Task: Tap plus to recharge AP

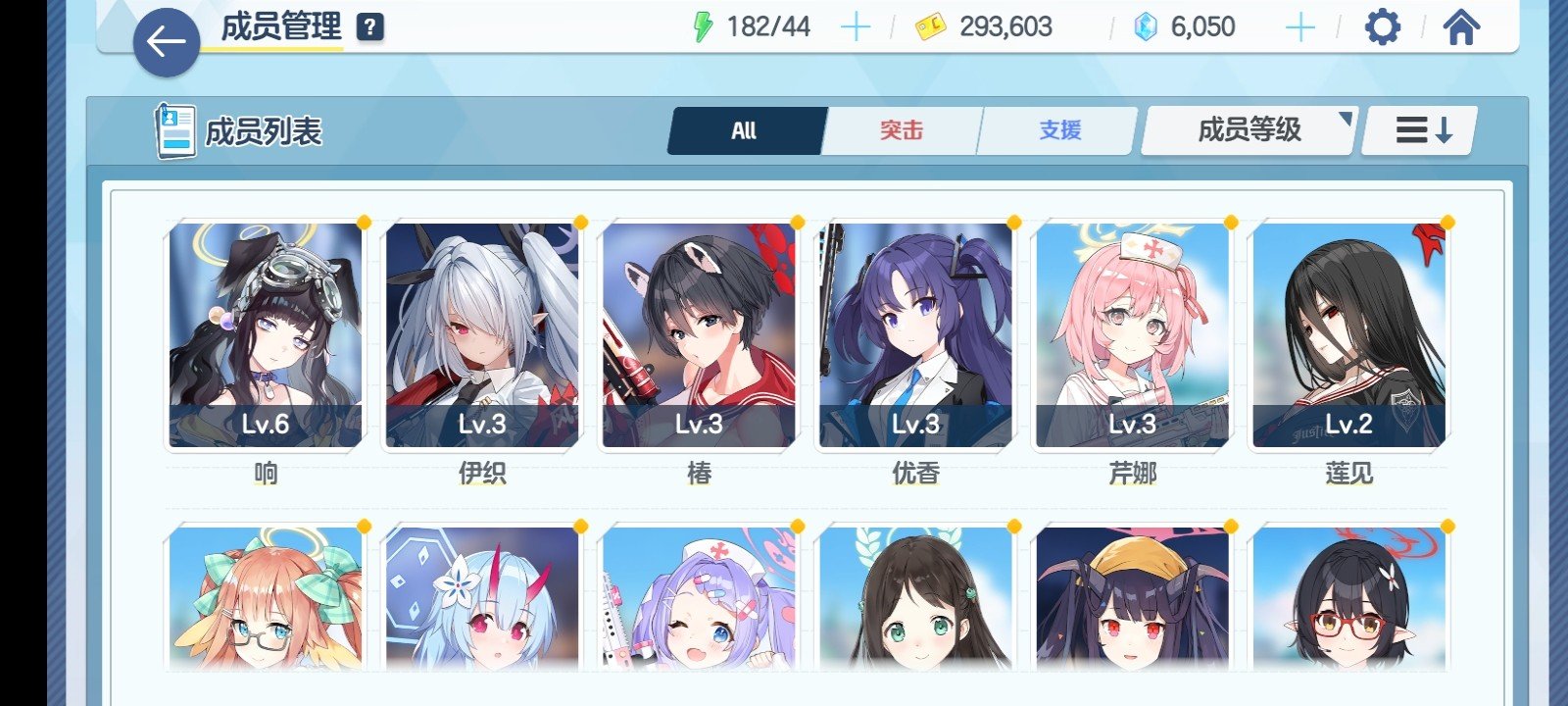Action: pyautogui.click(x=854, y=26)
